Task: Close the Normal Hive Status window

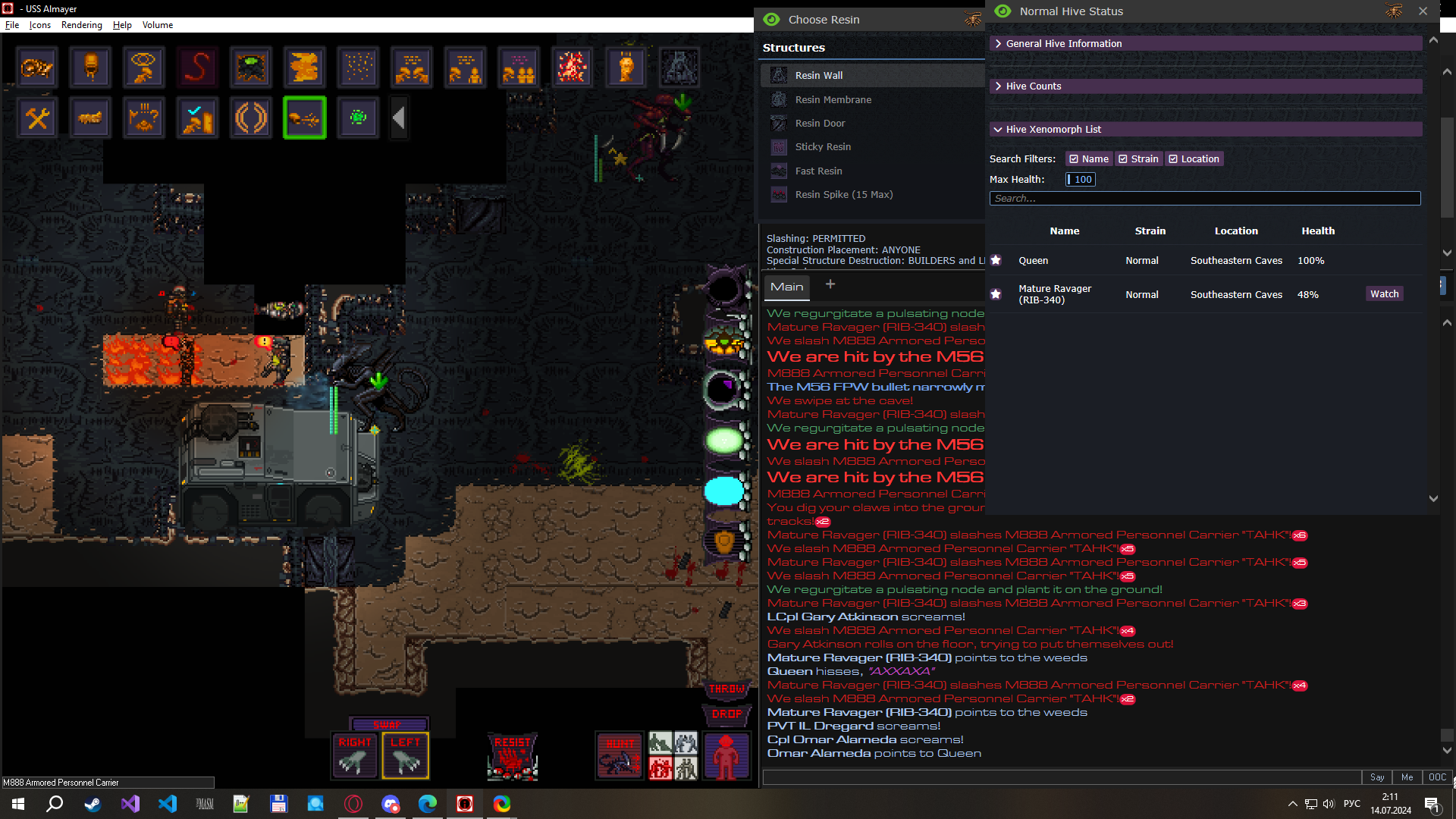Action: tap(1423, 11)
